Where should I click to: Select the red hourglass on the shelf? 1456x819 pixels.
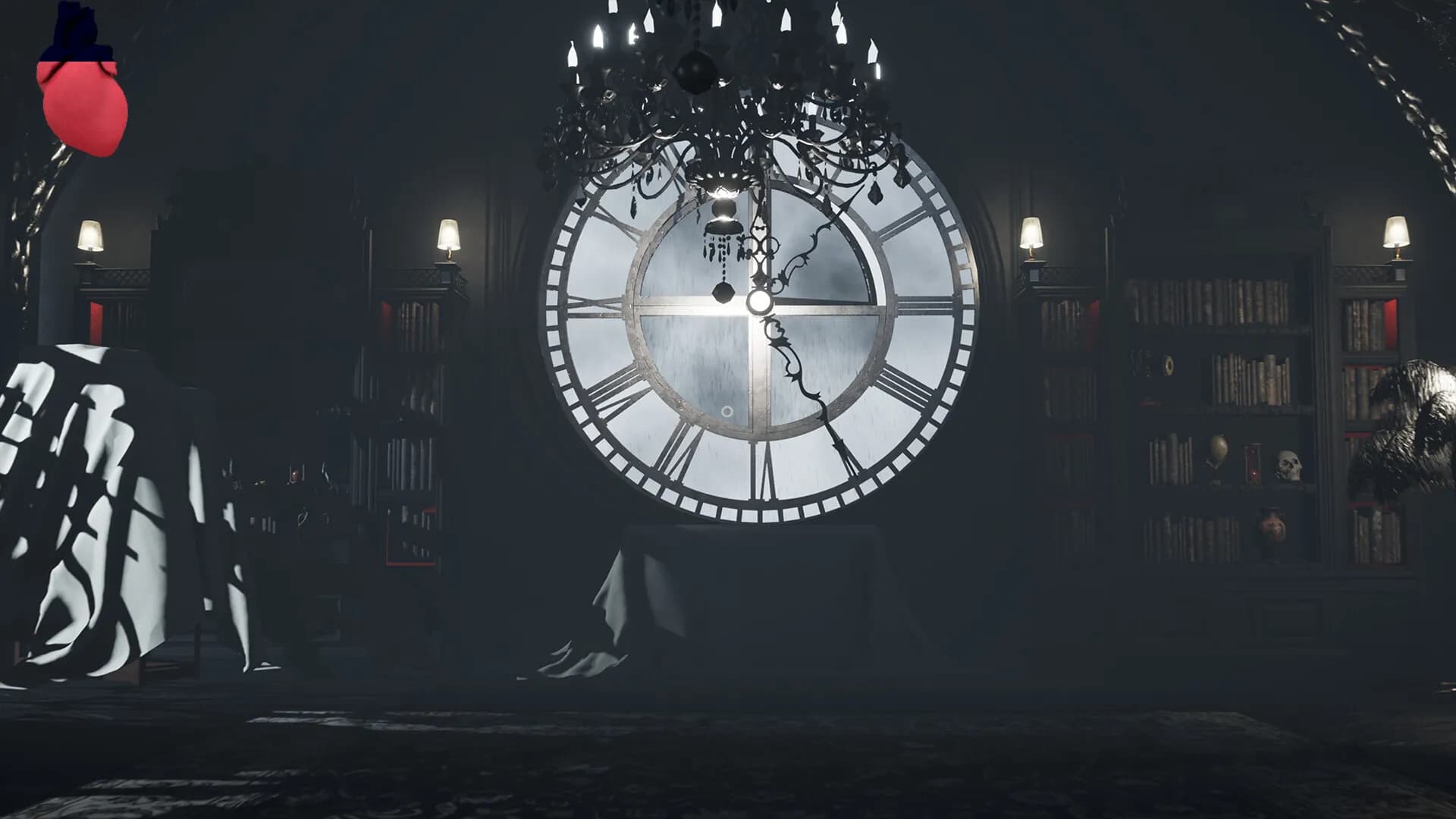pyautogui.click(x=1252, y=463)
